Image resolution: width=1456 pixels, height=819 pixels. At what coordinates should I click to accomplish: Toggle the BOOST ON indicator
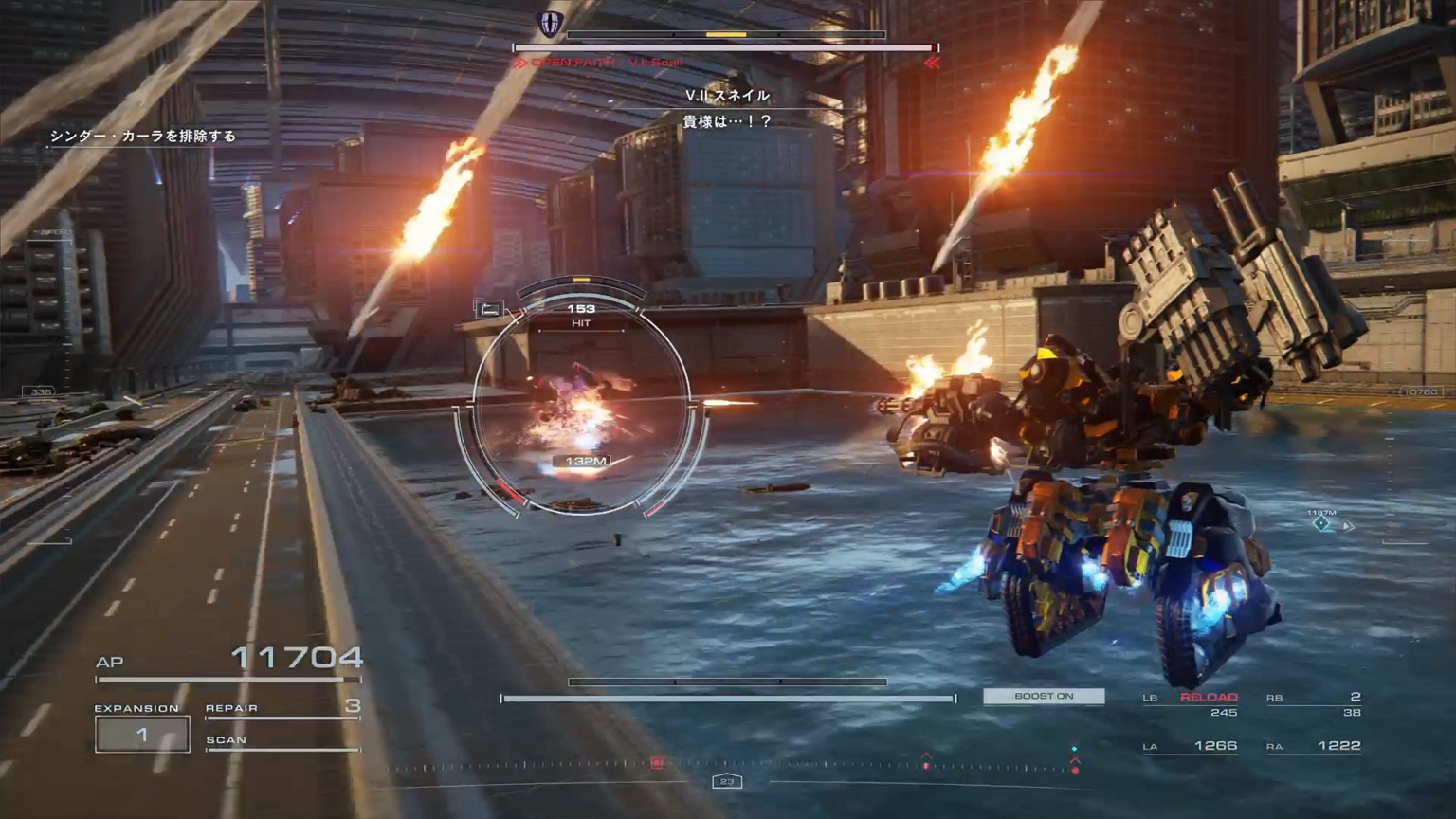click(1044, 697)
